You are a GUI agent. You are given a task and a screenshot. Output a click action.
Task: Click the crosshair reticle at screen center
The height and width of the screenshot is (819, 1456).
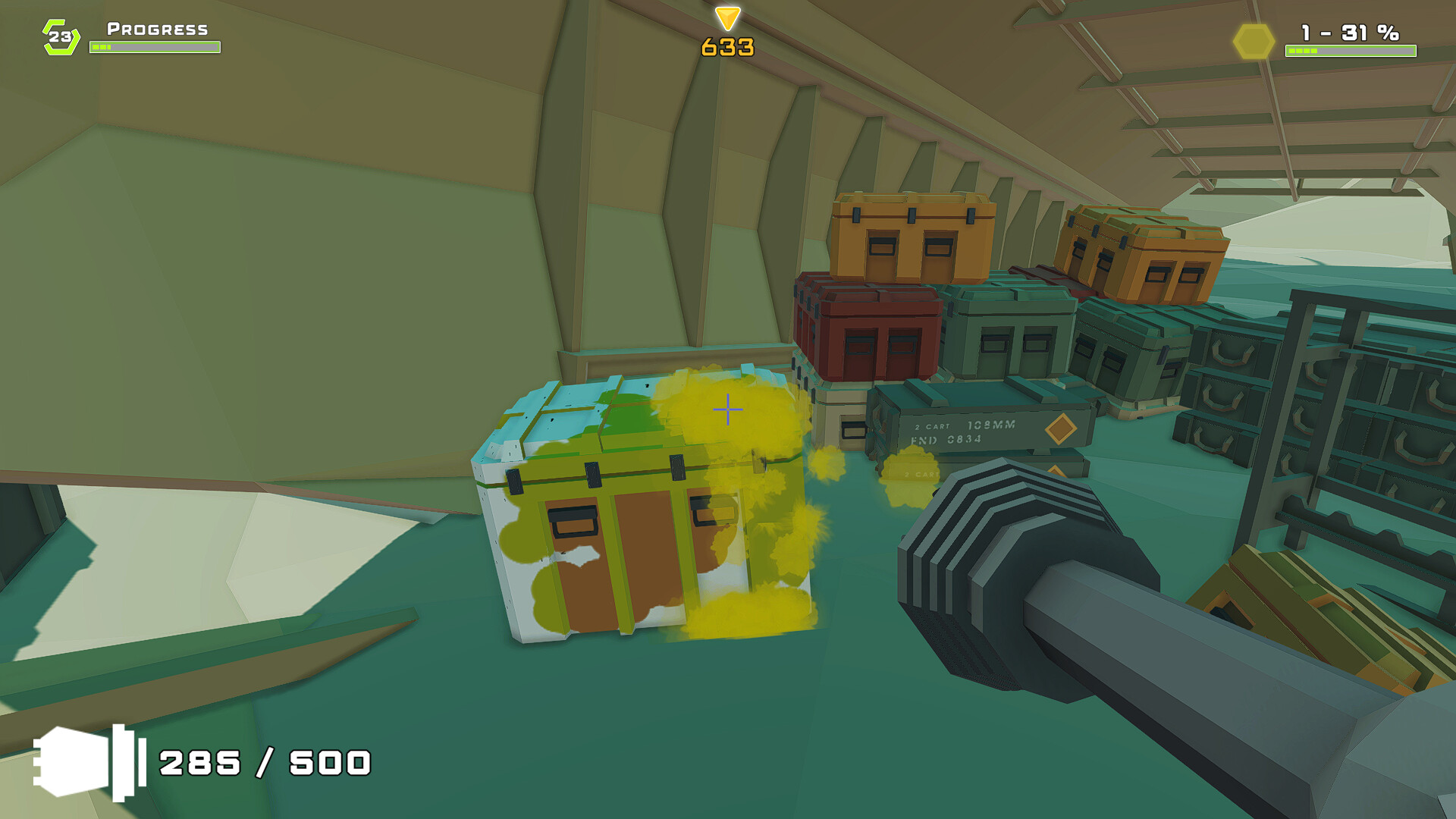(x=727, y=409)
